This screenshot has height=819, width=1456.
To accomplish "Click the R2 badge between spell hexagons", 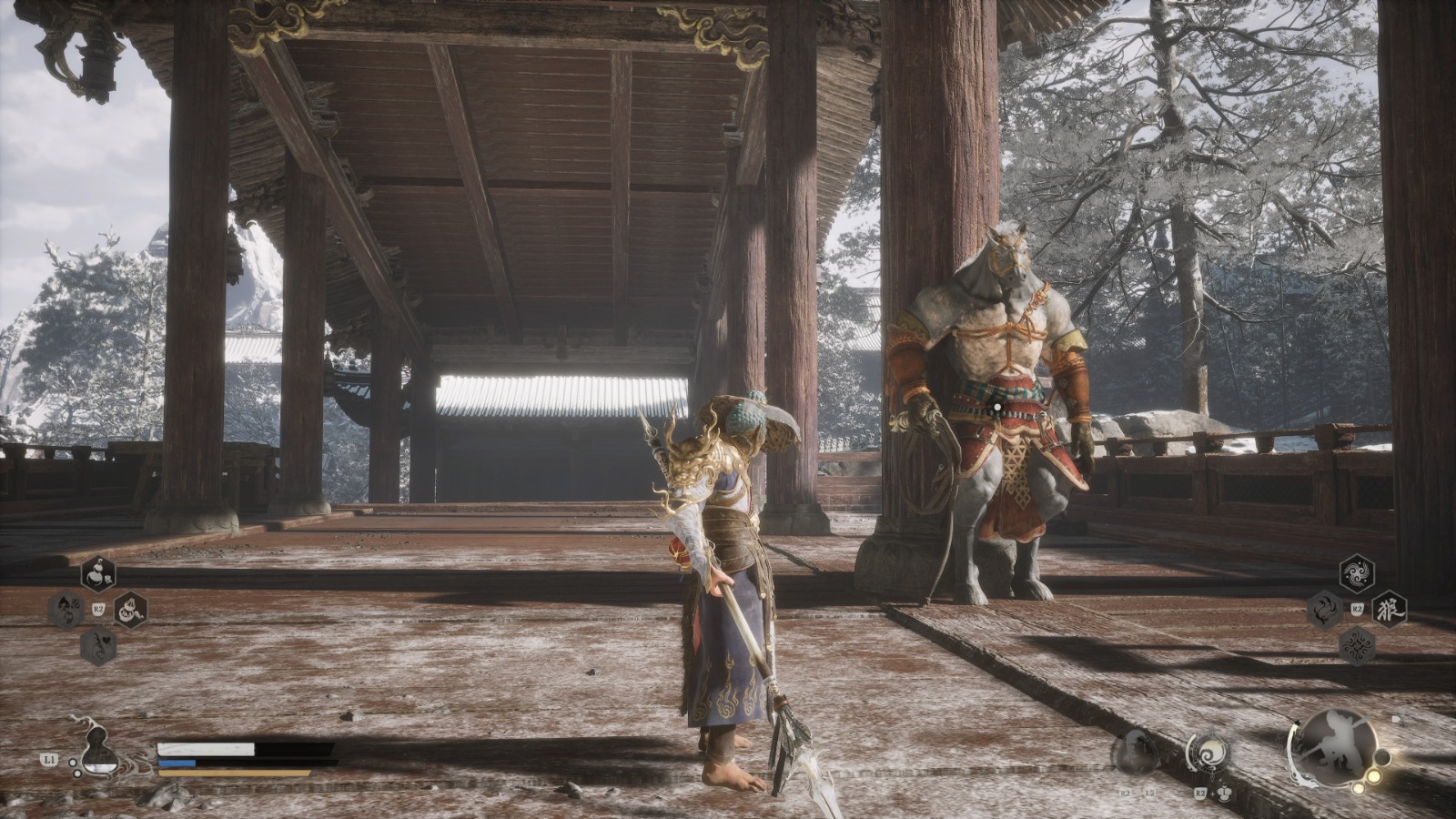I will [1358, 608].
